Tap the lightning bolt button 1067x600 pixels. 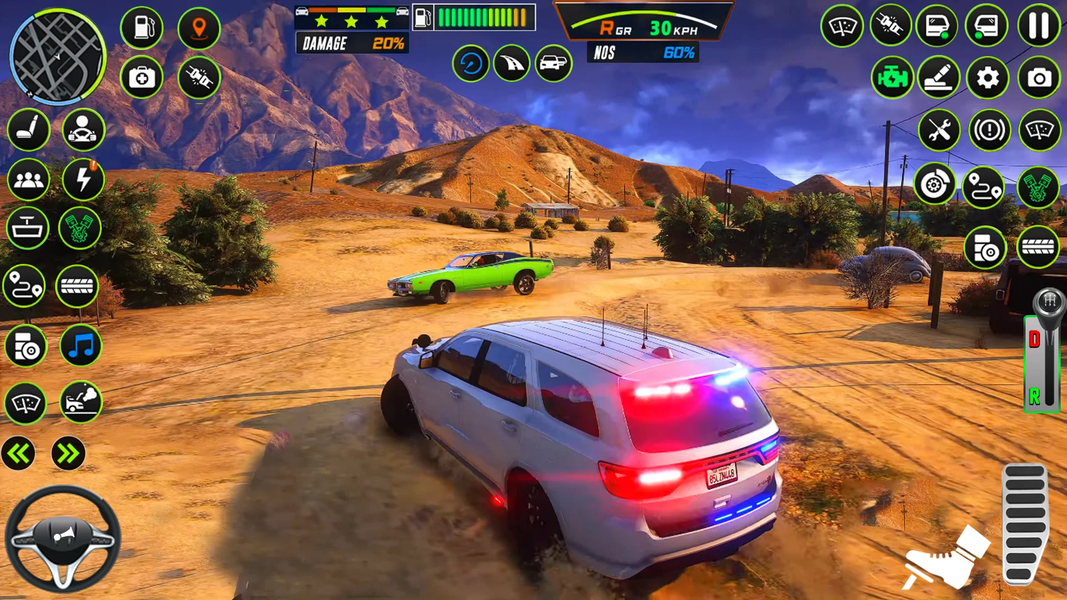(82, 179)
